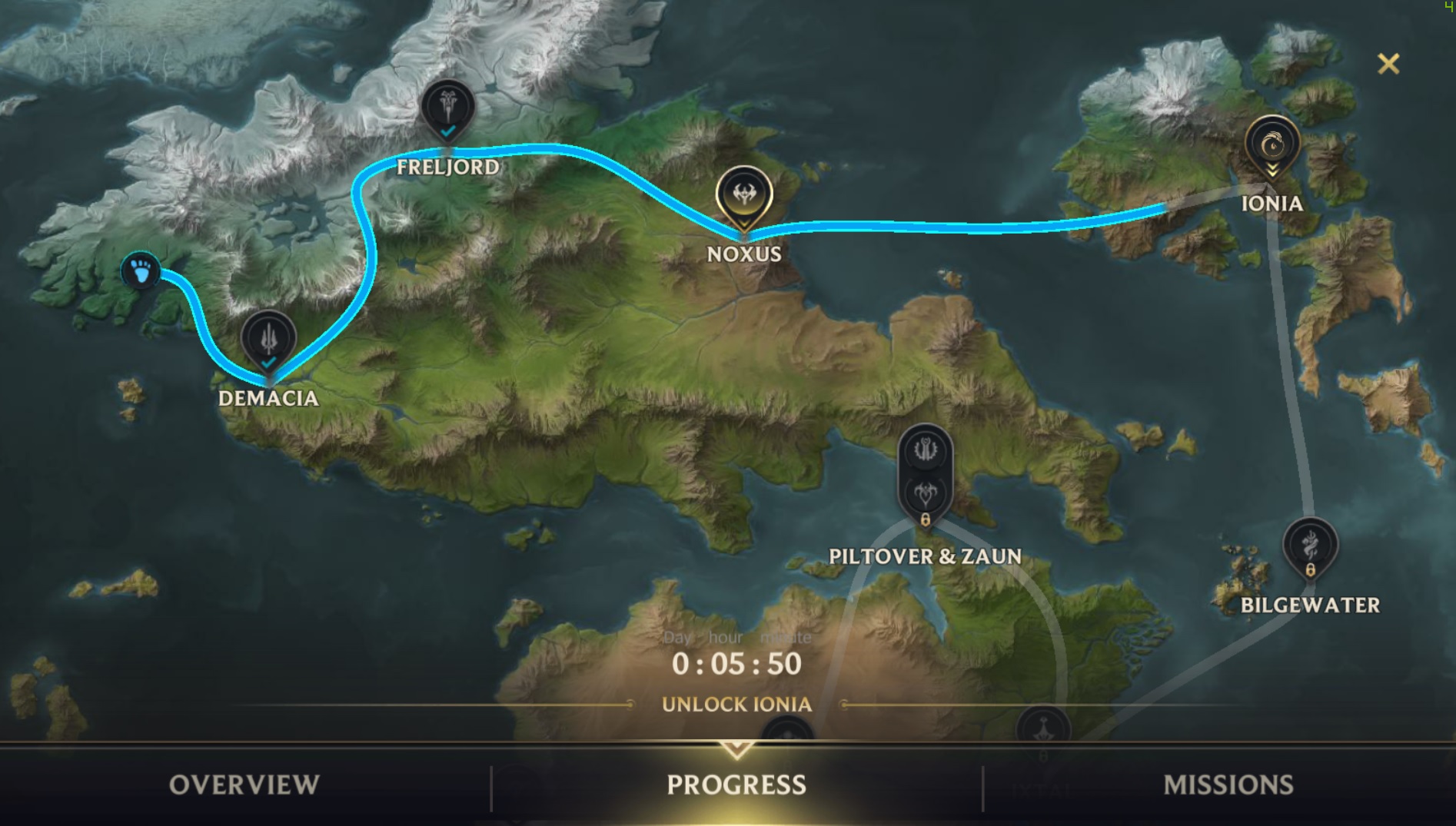Collapse the panel with the gold down arrow
This screenshot has width=1456, height=826.
pos(736,749)
